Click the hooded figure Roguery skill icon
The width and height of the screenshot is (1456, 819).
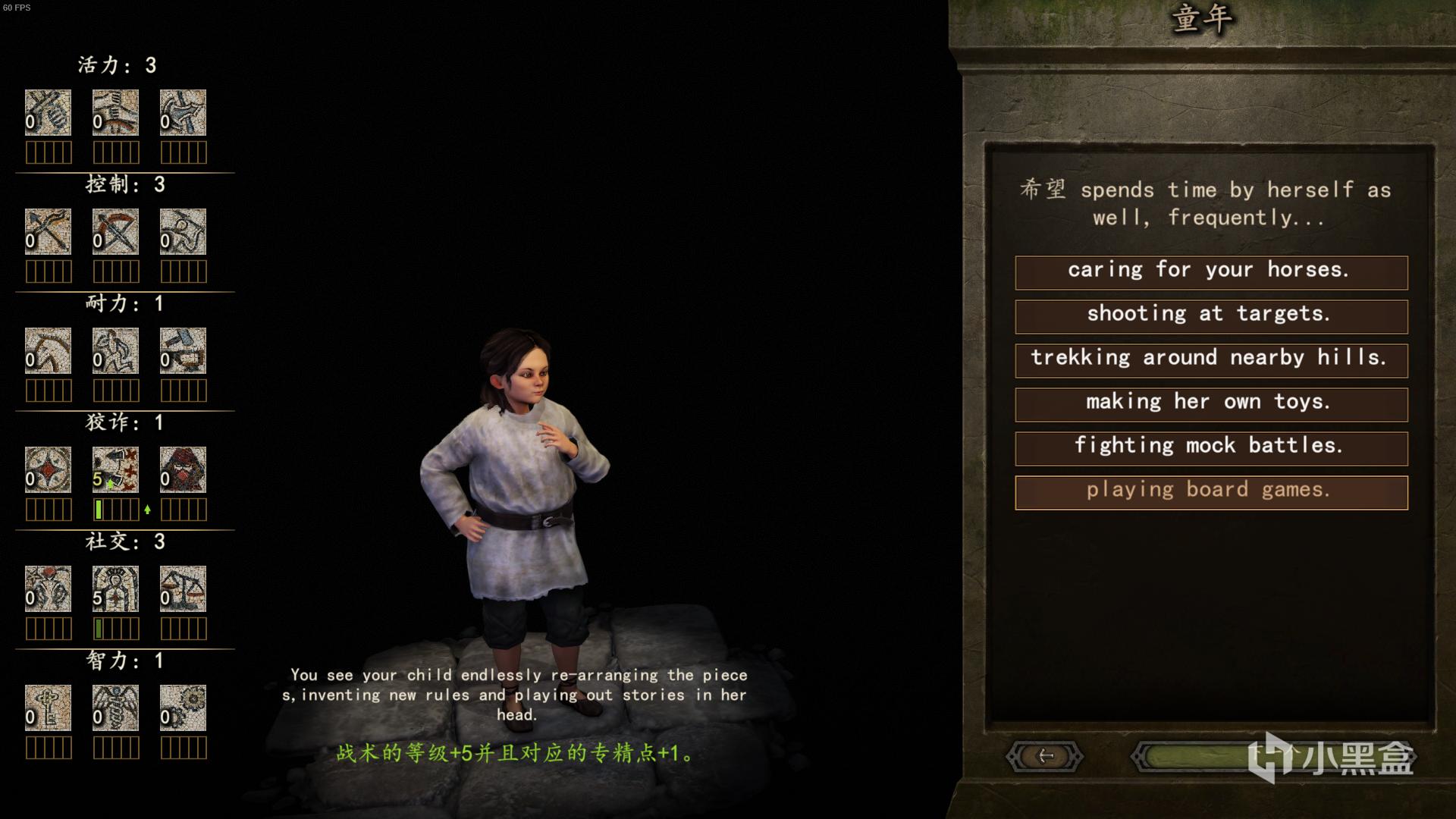(x=183, y=469)
